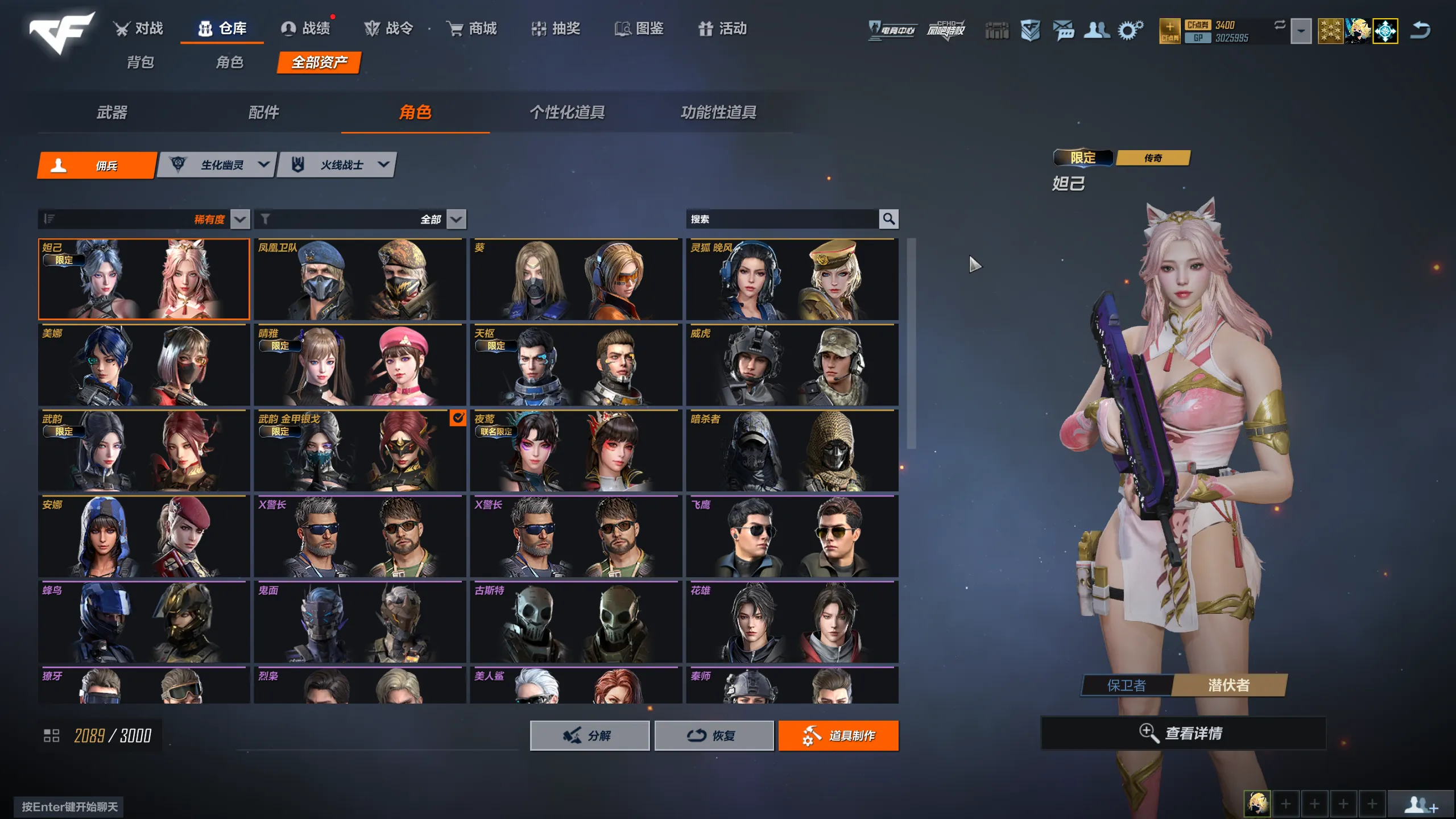This screenshot has width=1456, height=819.
Task: Open the 功能性道具 functional items tab
Action: 718,113
